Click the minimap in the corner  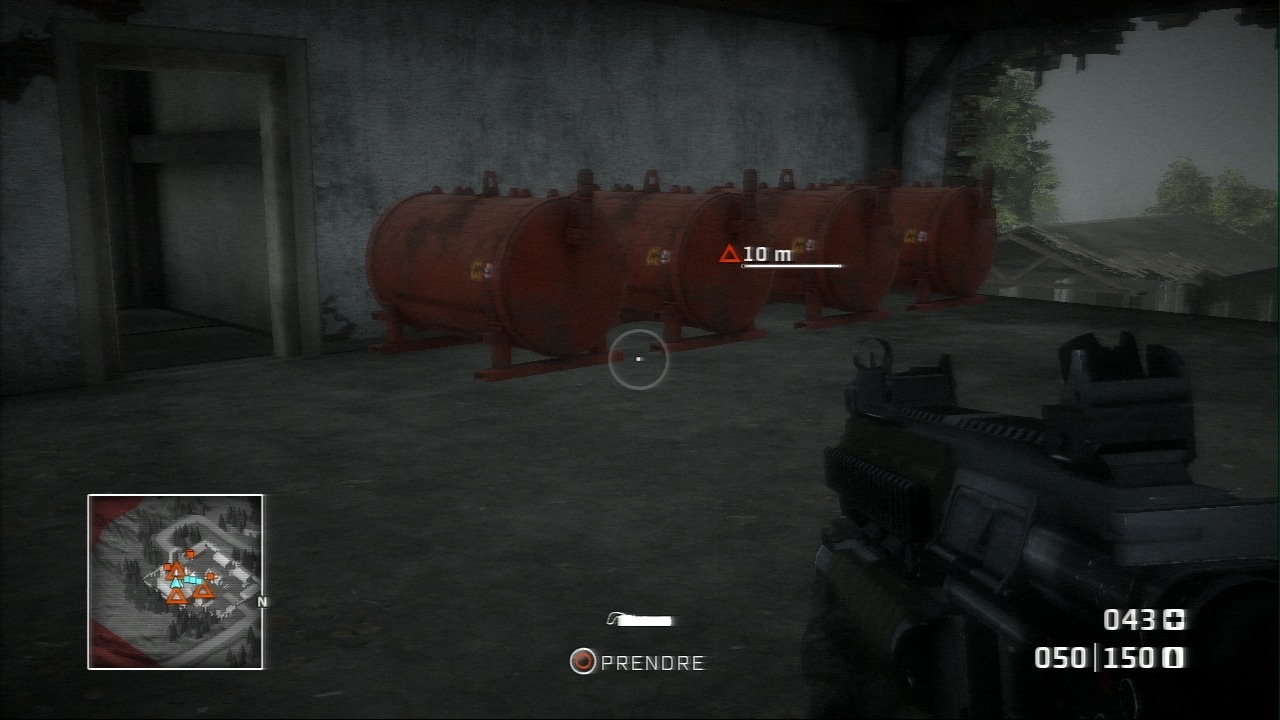pyautogui.click(x=175, y=581)
